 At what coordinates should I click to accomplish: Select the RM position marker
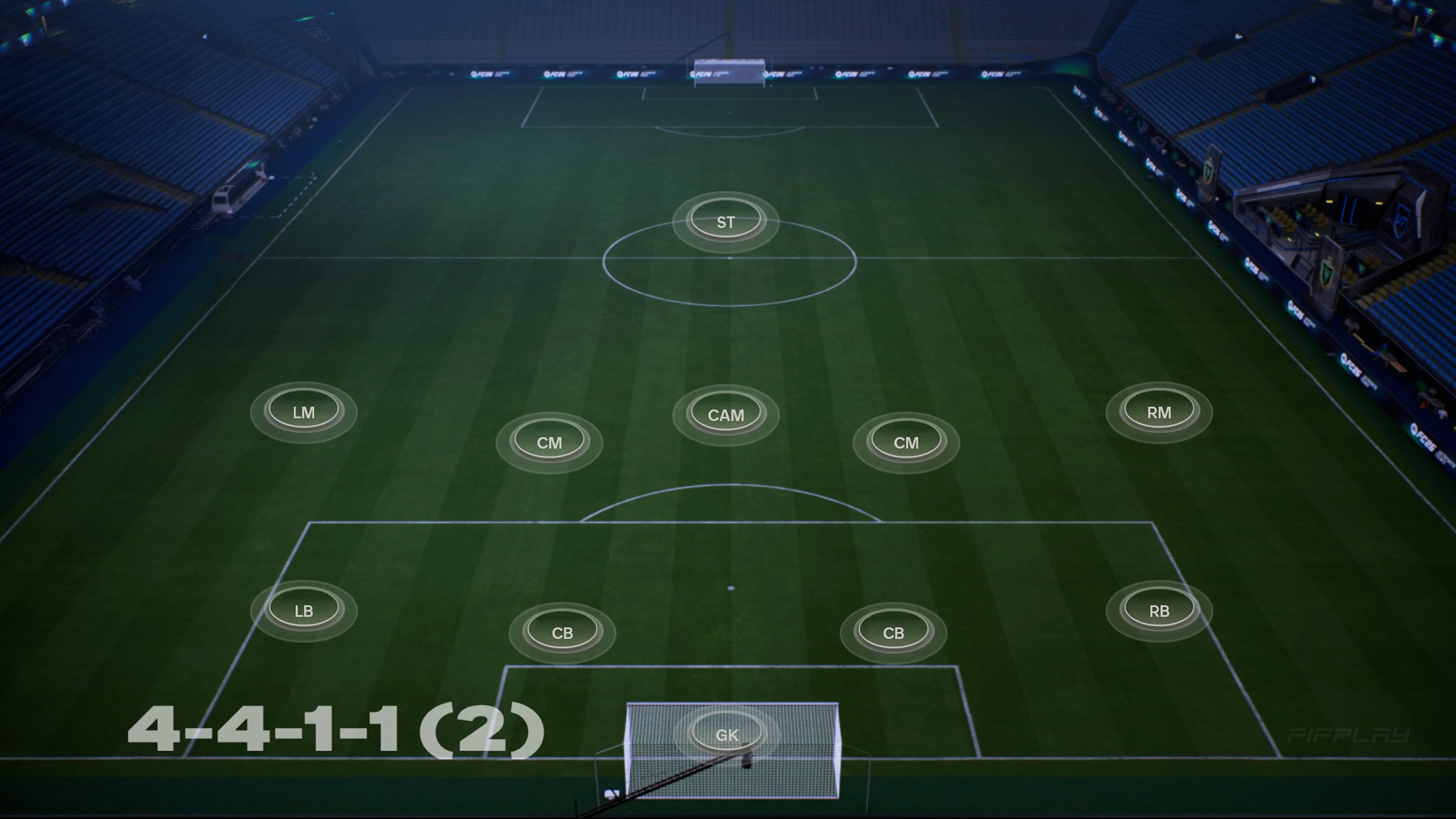click(x=1160, y=411)
